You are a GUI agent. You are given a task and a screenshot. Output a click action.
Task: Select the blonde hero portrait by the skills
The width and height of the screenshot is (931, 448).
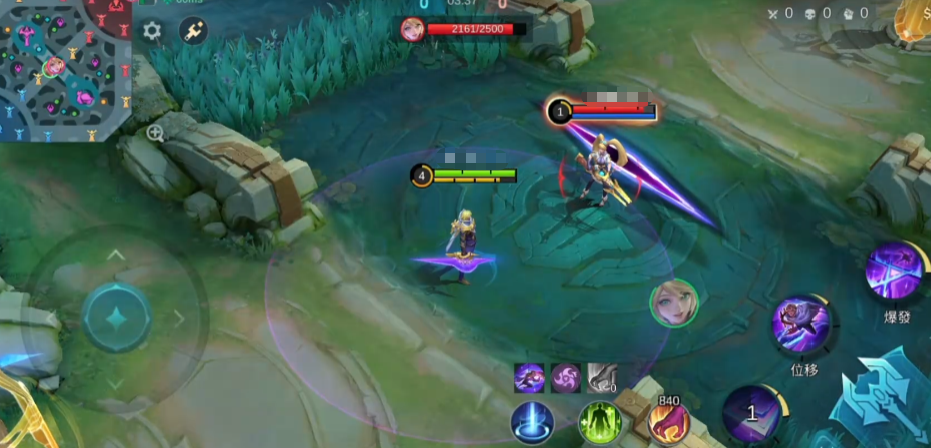tap(673, 303)
